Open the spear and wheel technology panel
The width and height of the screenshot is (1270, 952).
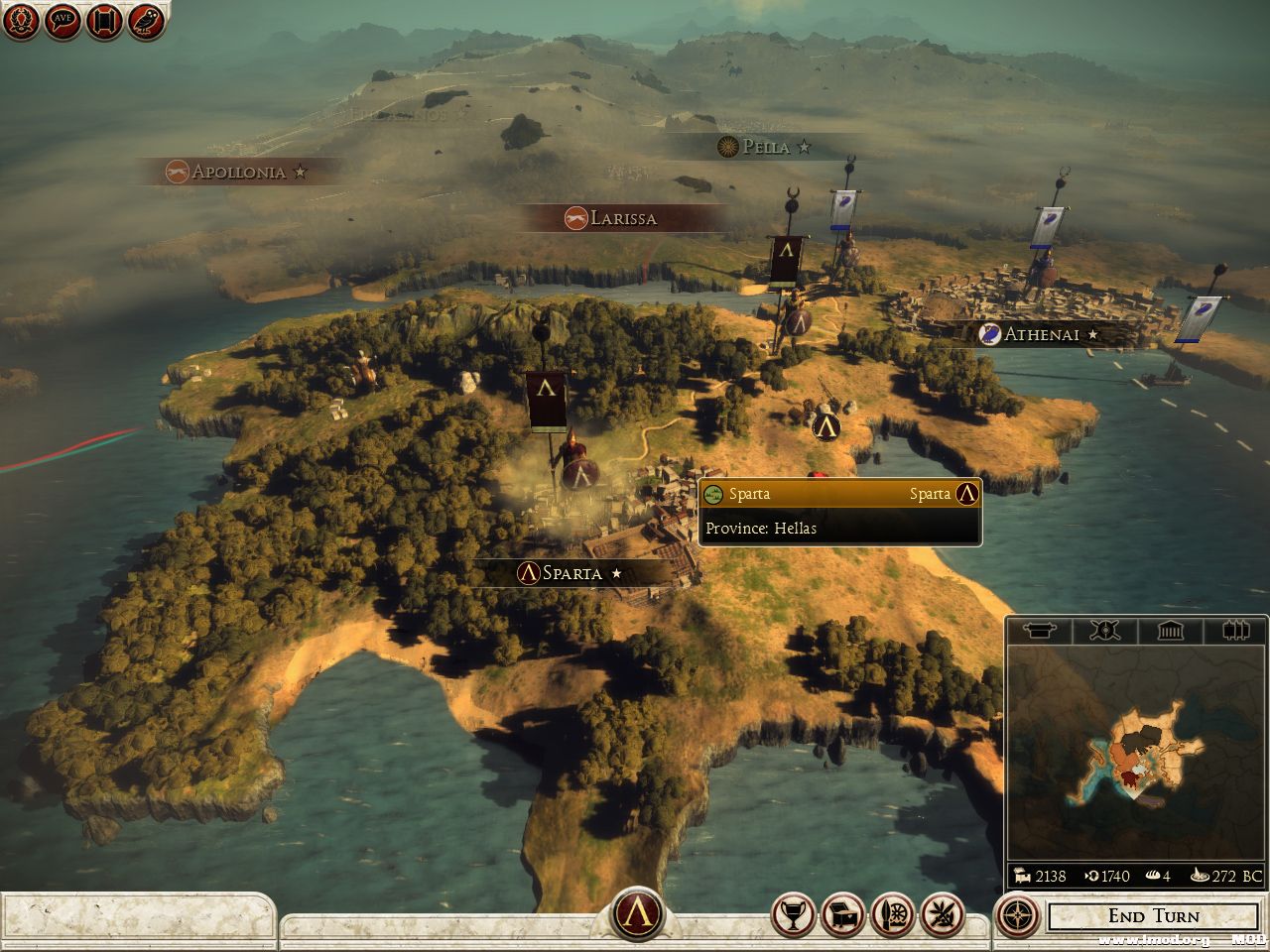892,915
